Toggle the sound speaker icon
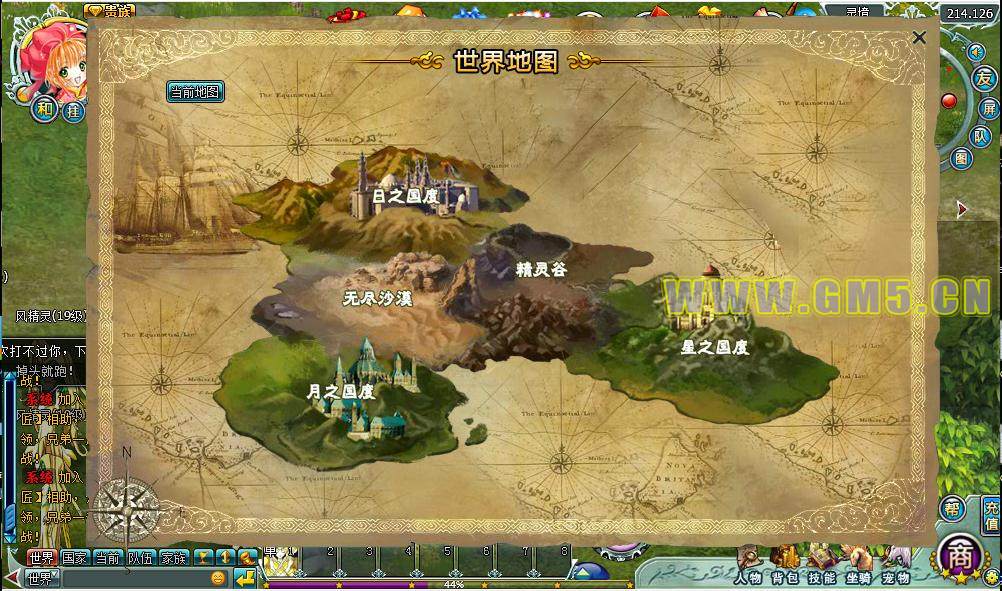1002x591 pixels. click(x=976, y=51)
